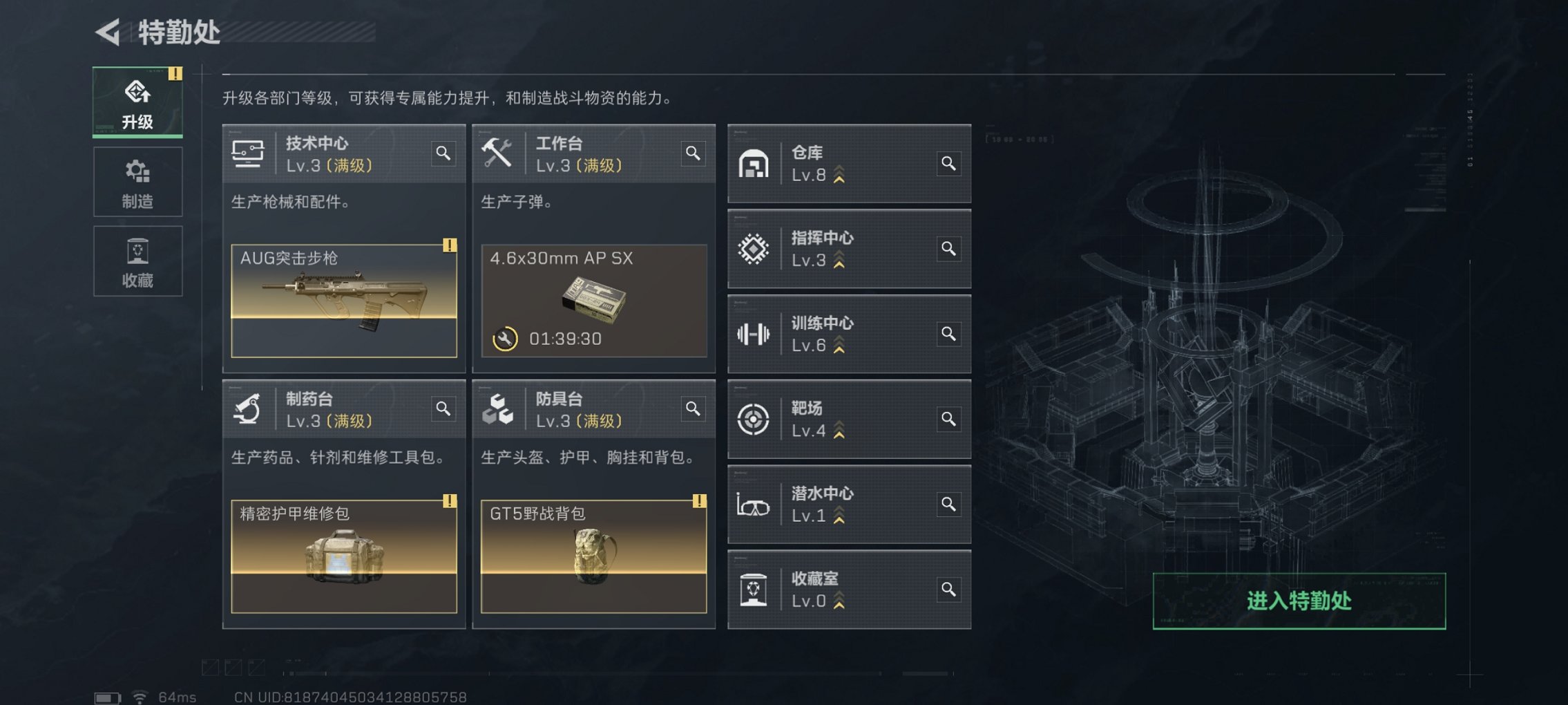Click the 收藏室 display case icon

coord(755,590)
